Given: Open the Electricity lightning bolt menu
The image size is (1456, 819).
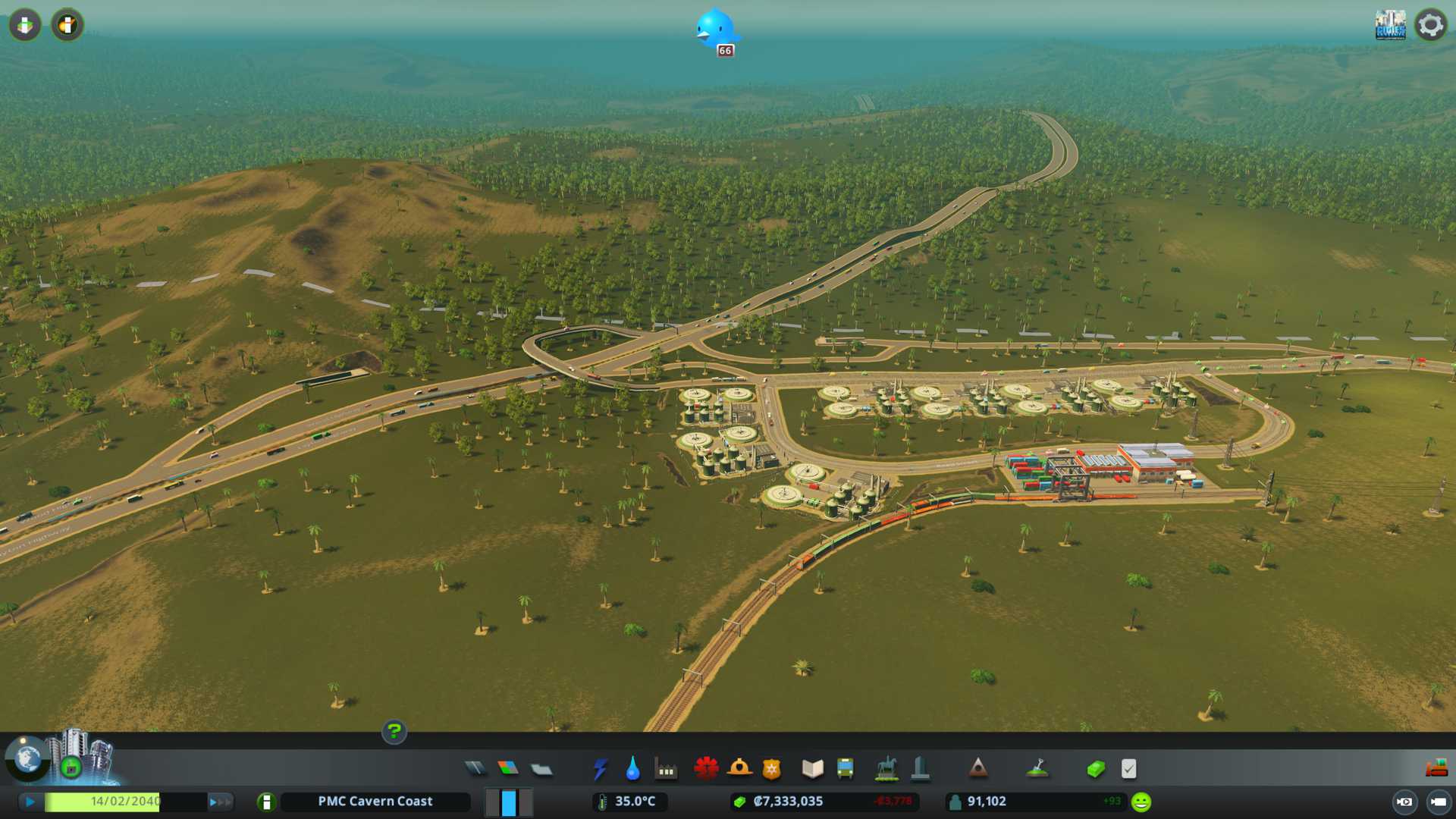Looking at the screenshot, I should click(x=600, y=769).
